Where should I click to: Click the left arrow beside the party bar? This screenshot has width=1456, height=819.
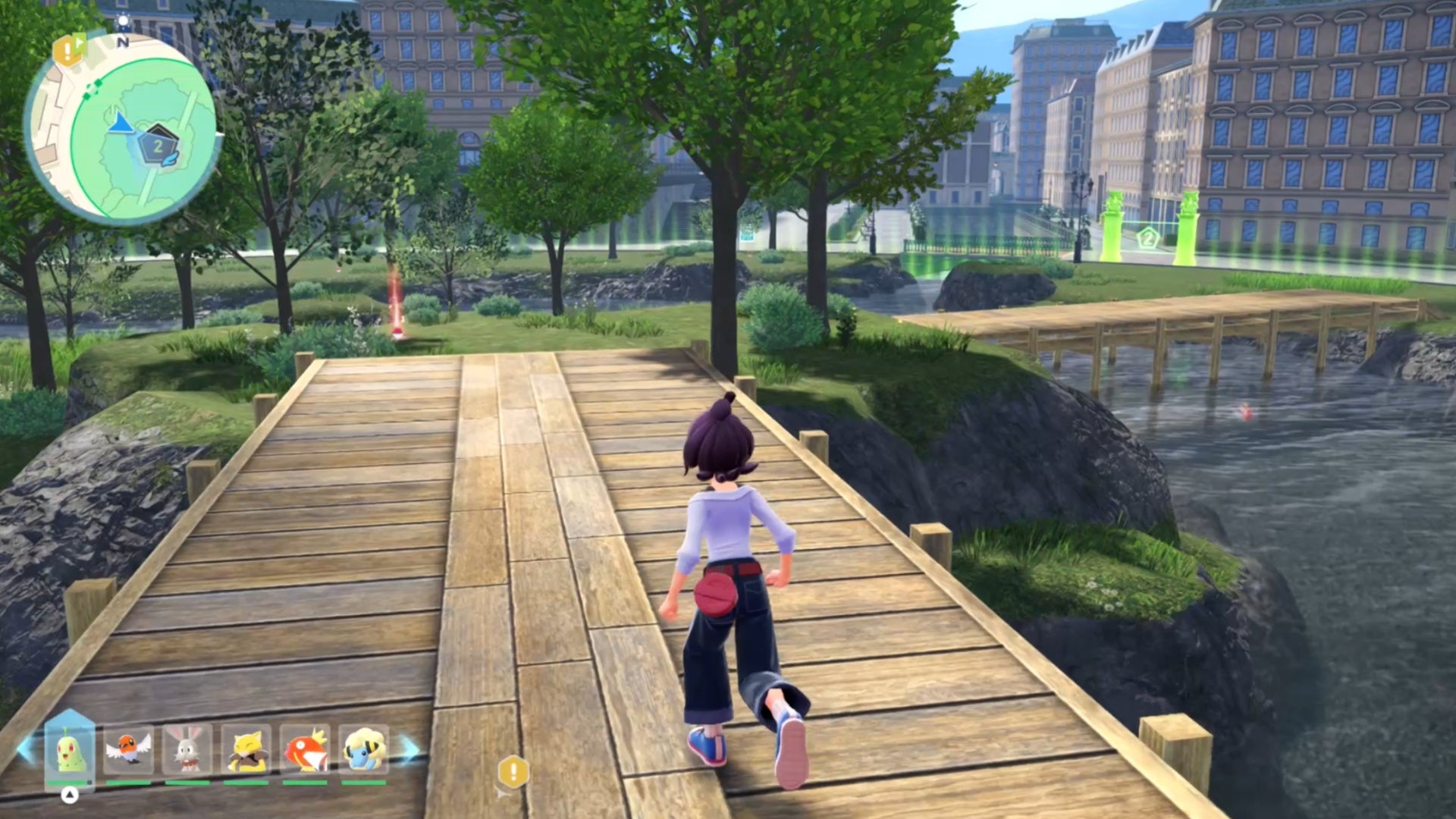25,750
